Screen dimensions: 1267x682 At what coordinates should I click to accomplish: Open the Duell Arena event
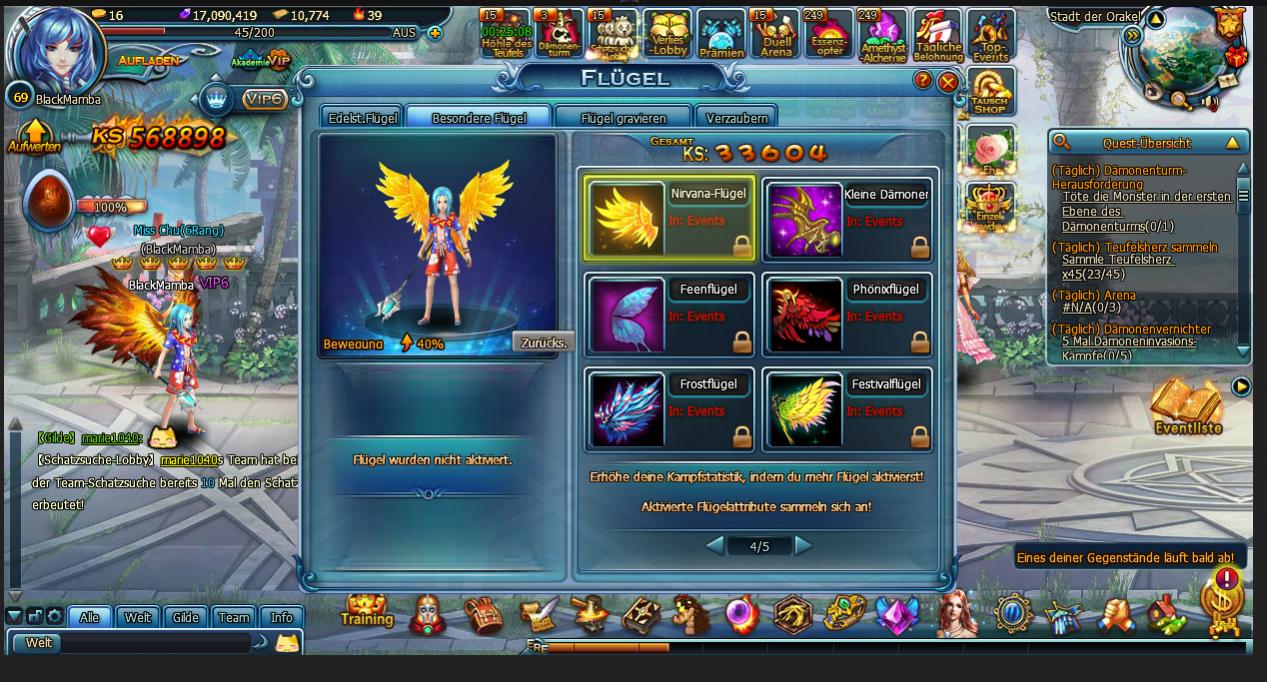[x=775, y=35]
